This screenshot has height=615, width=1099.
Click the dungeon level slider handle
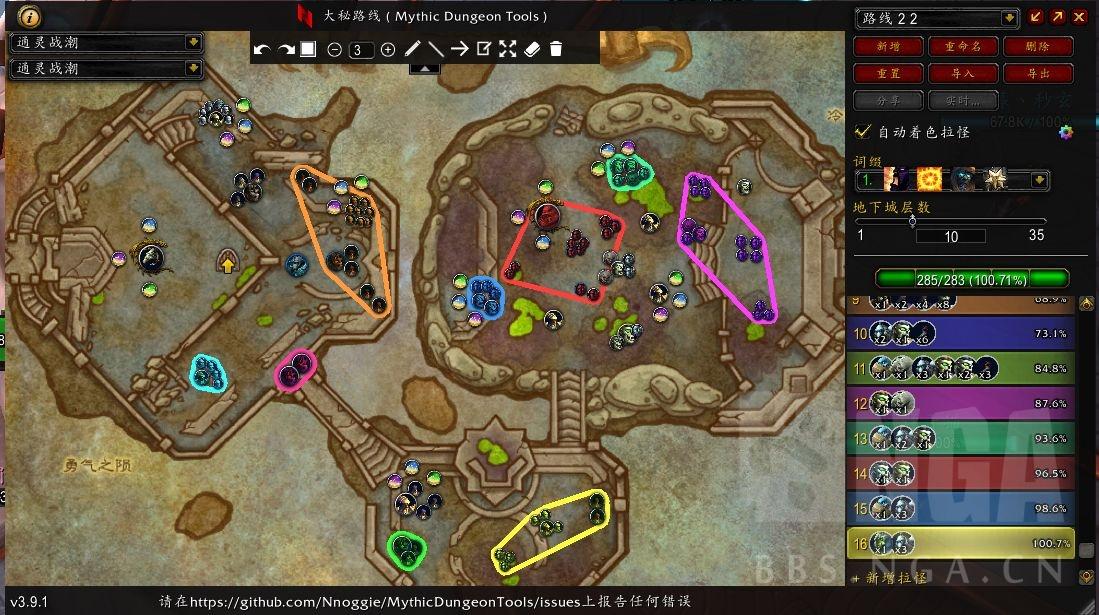point(912,222)
